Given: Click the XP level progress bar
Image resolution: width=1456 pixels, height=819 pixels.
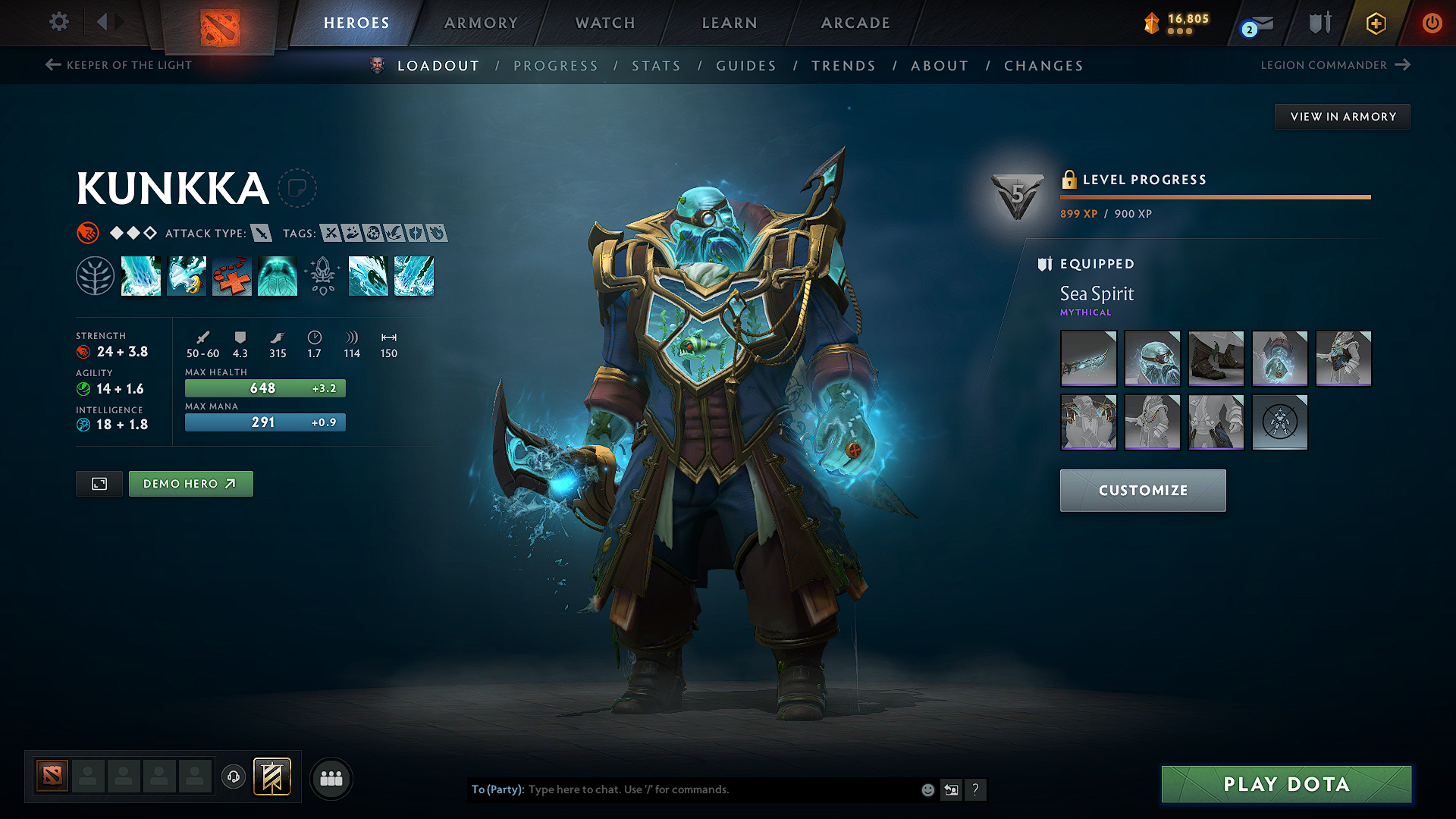Looking at the screenshot, I should tap(1216, 197).
